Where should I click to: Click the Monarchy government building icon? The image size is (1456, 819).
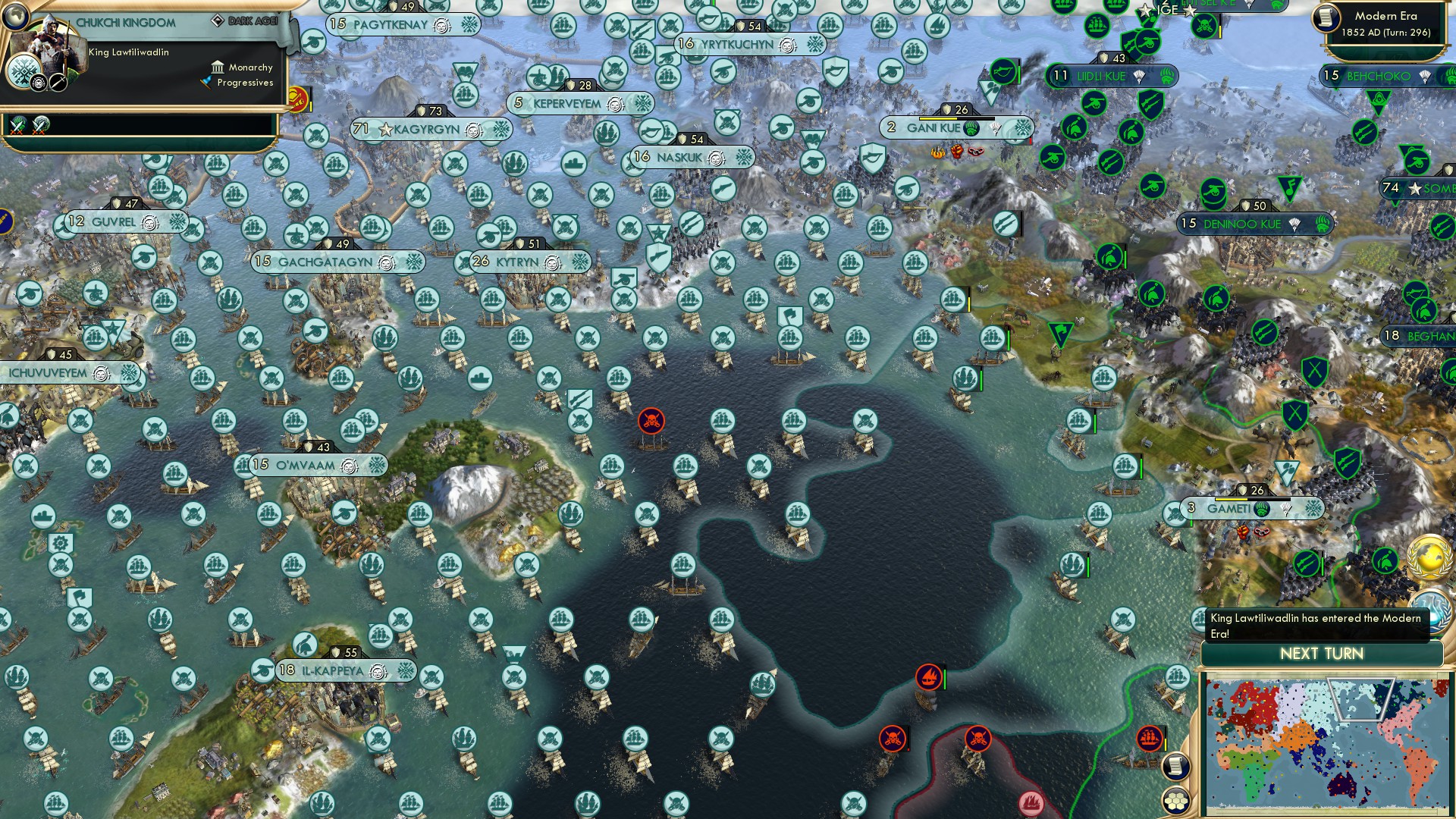(218, 67)
